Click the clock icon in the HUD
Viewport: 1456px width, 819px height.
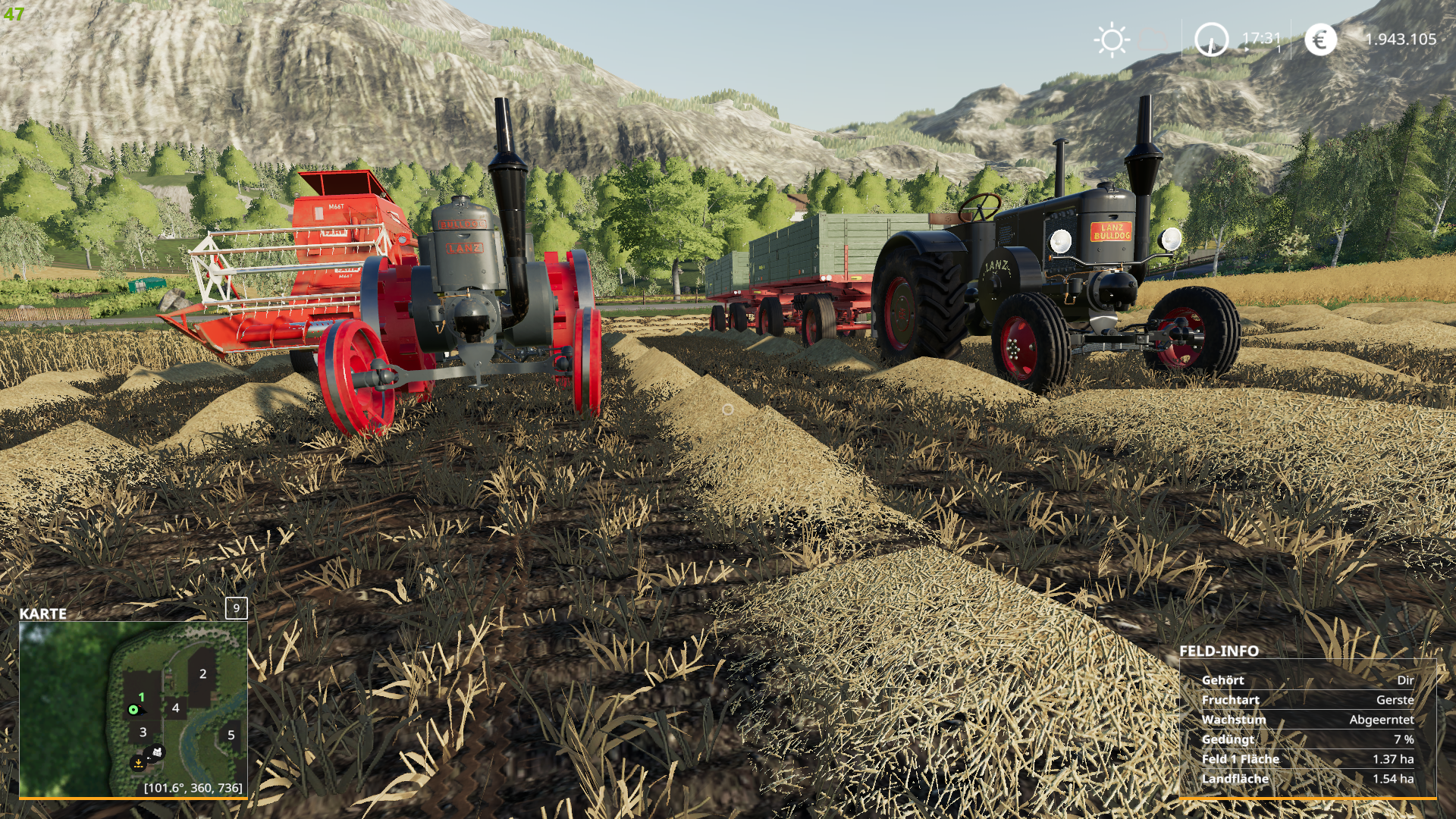point(1211,39)
